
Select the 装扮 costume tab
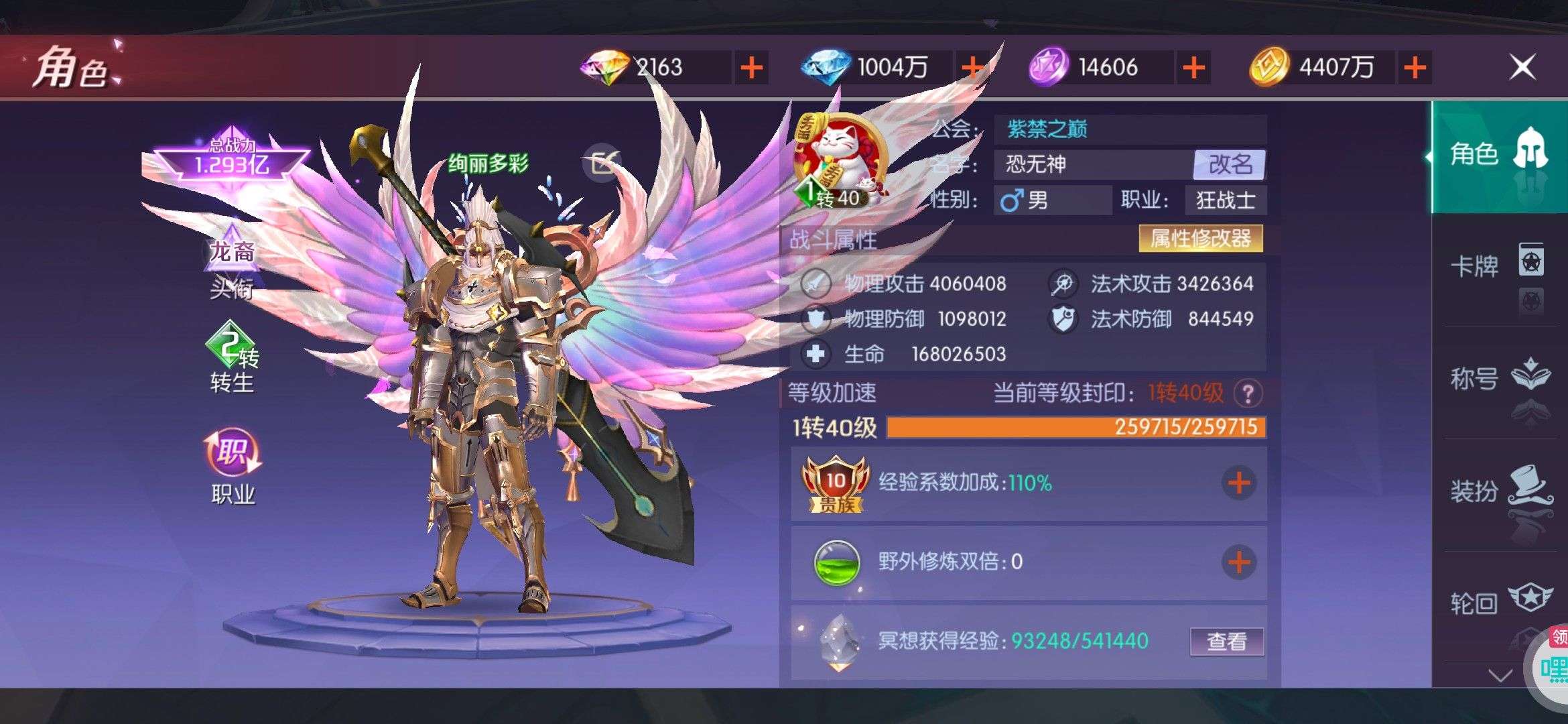pyautogui.click(x=1498, y=491)
